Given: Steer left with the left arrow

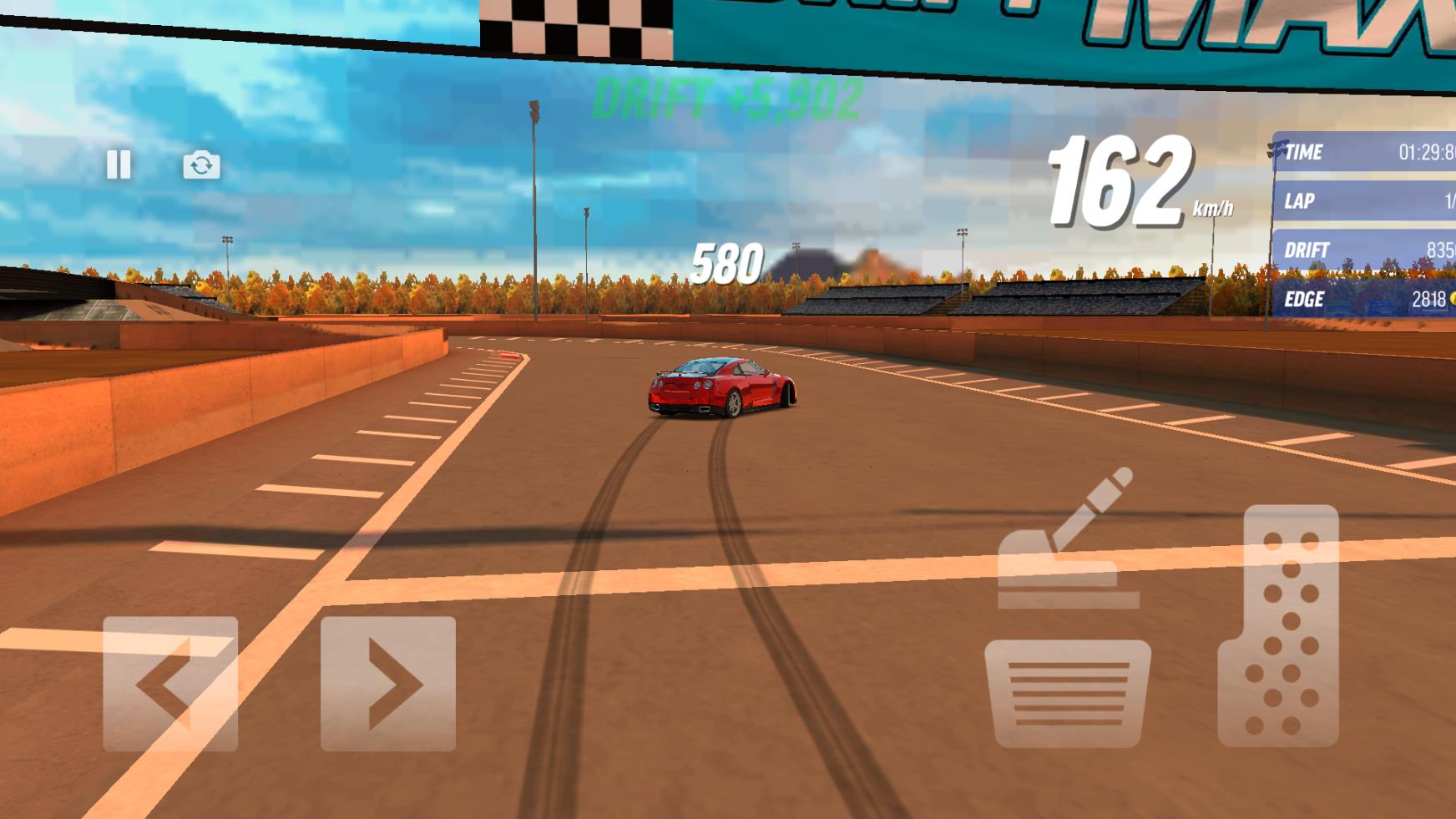Looking at the screenshot, I should (170, 684).
